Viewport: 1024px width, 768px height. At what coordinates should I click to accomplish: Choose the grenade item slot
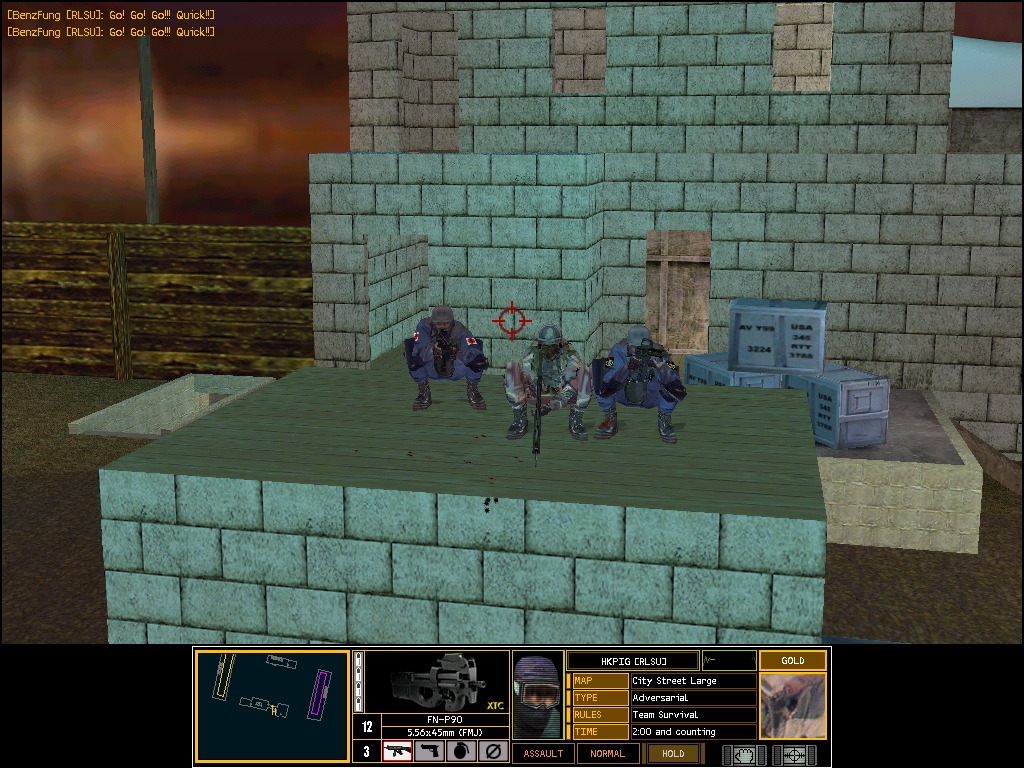461,752
